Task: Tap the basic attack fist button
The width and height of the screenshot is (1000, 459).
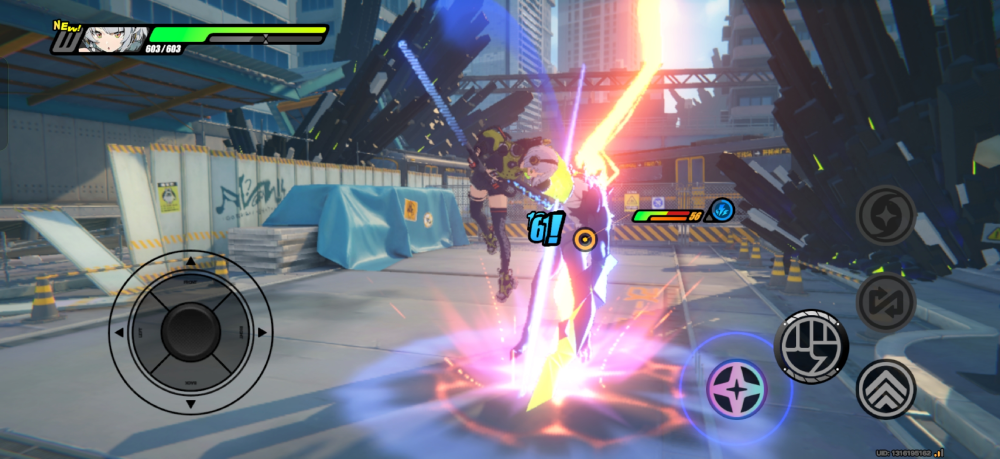Action: pyautogui.click(x=811, y=346)
